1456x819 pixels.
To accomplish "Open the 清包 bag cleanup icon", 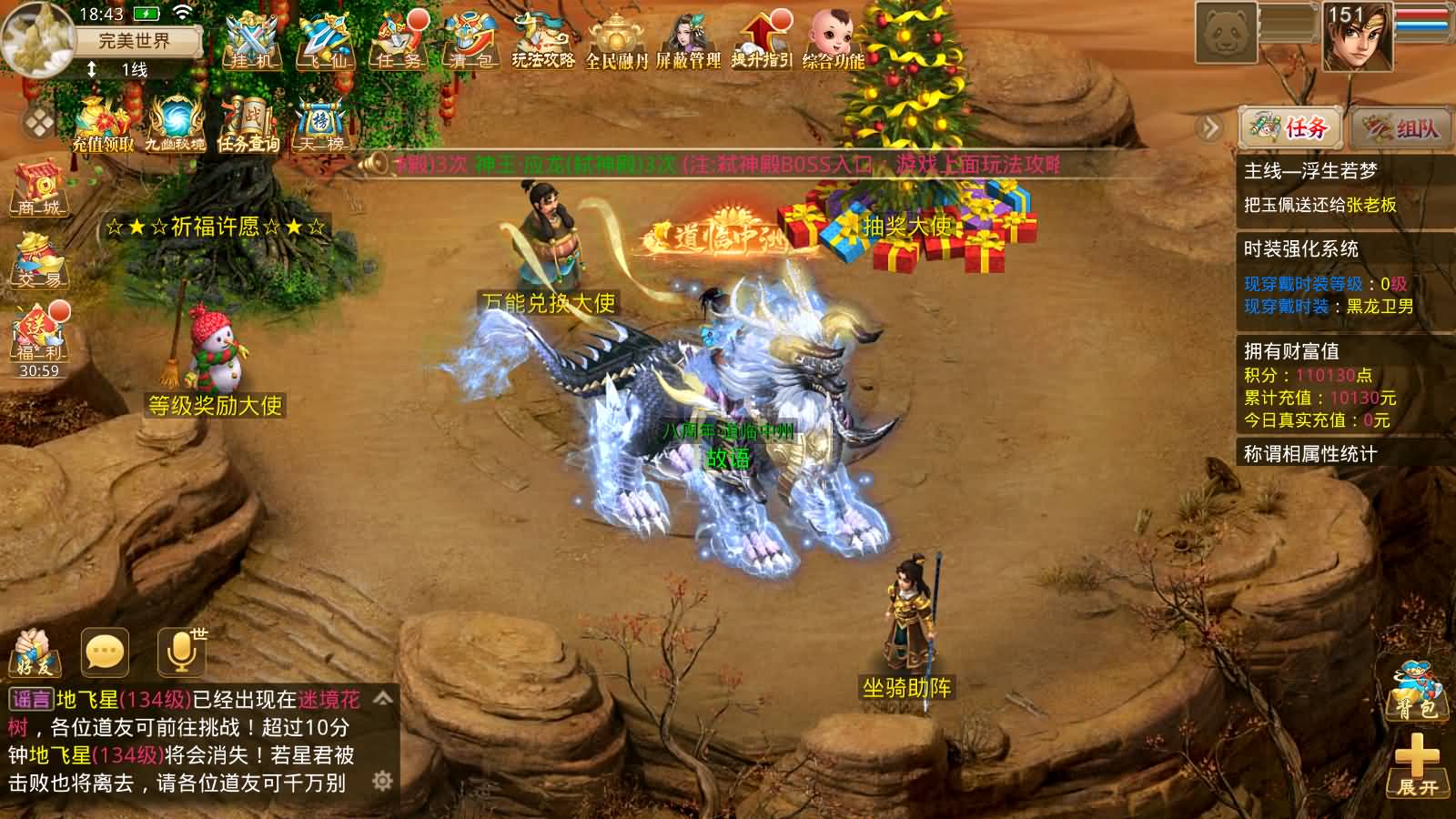I will [470, 42].
